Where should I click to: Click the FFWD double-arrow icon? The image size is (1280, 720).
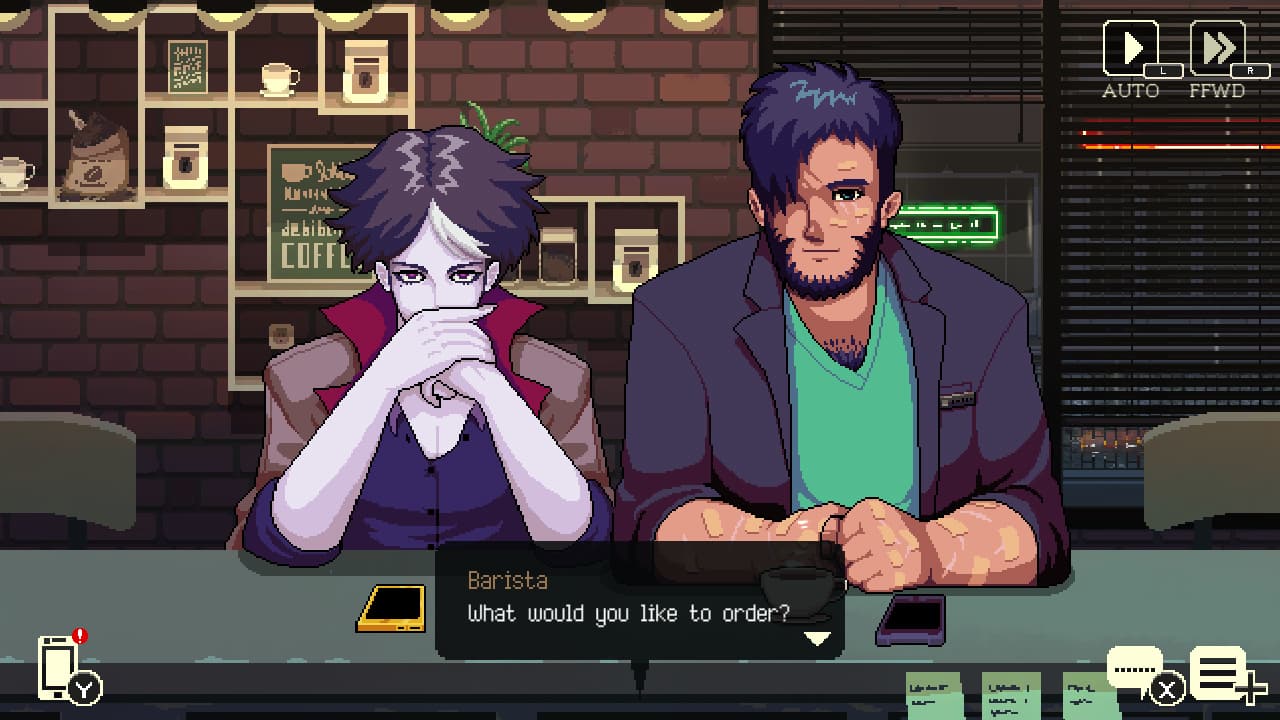point(1218,45)
